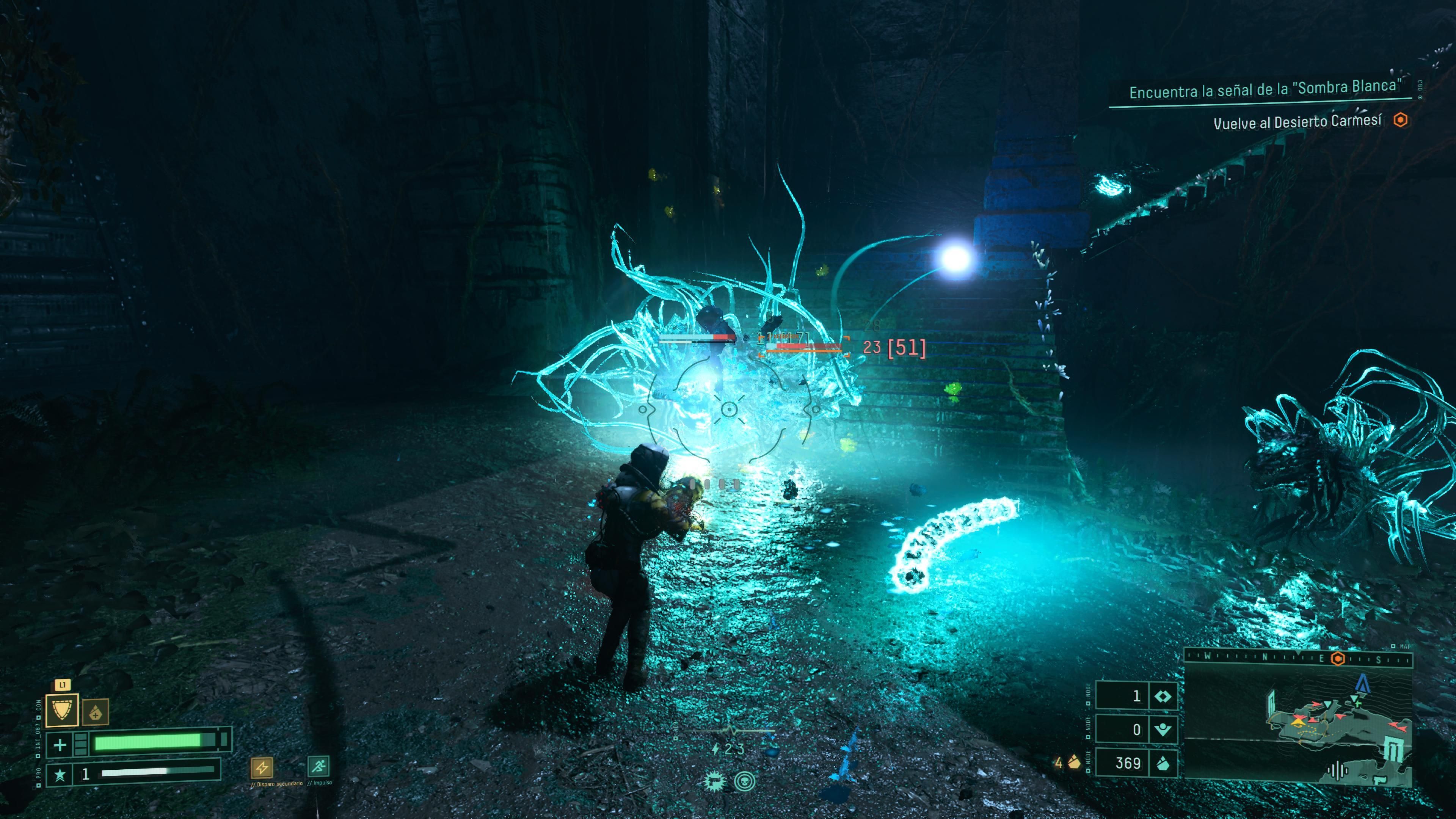Click the skull target status icon
This screenshot has height=819, width=1456.
(x=744, y=782)
